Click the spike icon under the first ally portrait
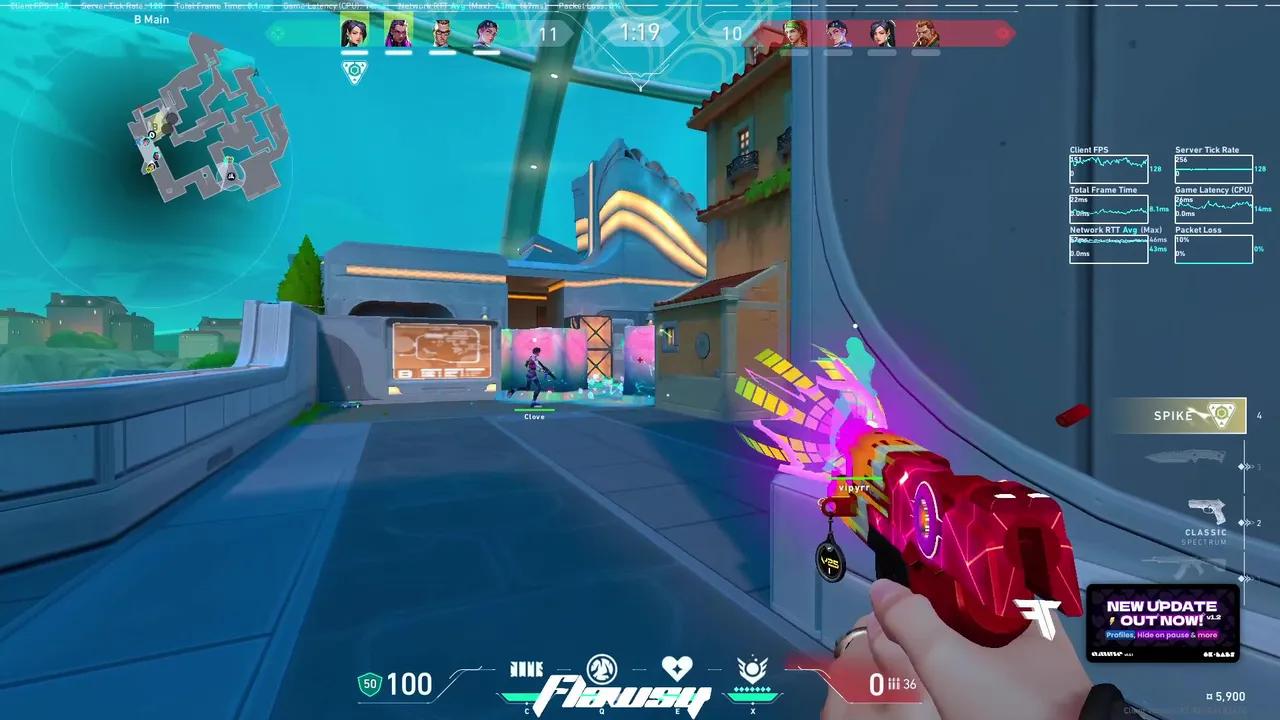This screenshot has height=720, width=1280. tap(354, 71)
